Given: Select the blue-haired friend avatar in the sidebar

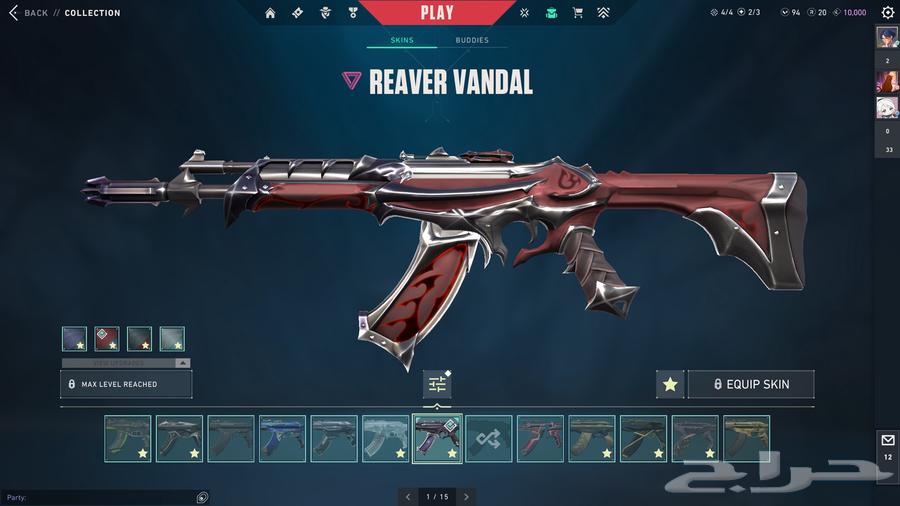Looking at the screenshot, I should [x=886, y=37].
